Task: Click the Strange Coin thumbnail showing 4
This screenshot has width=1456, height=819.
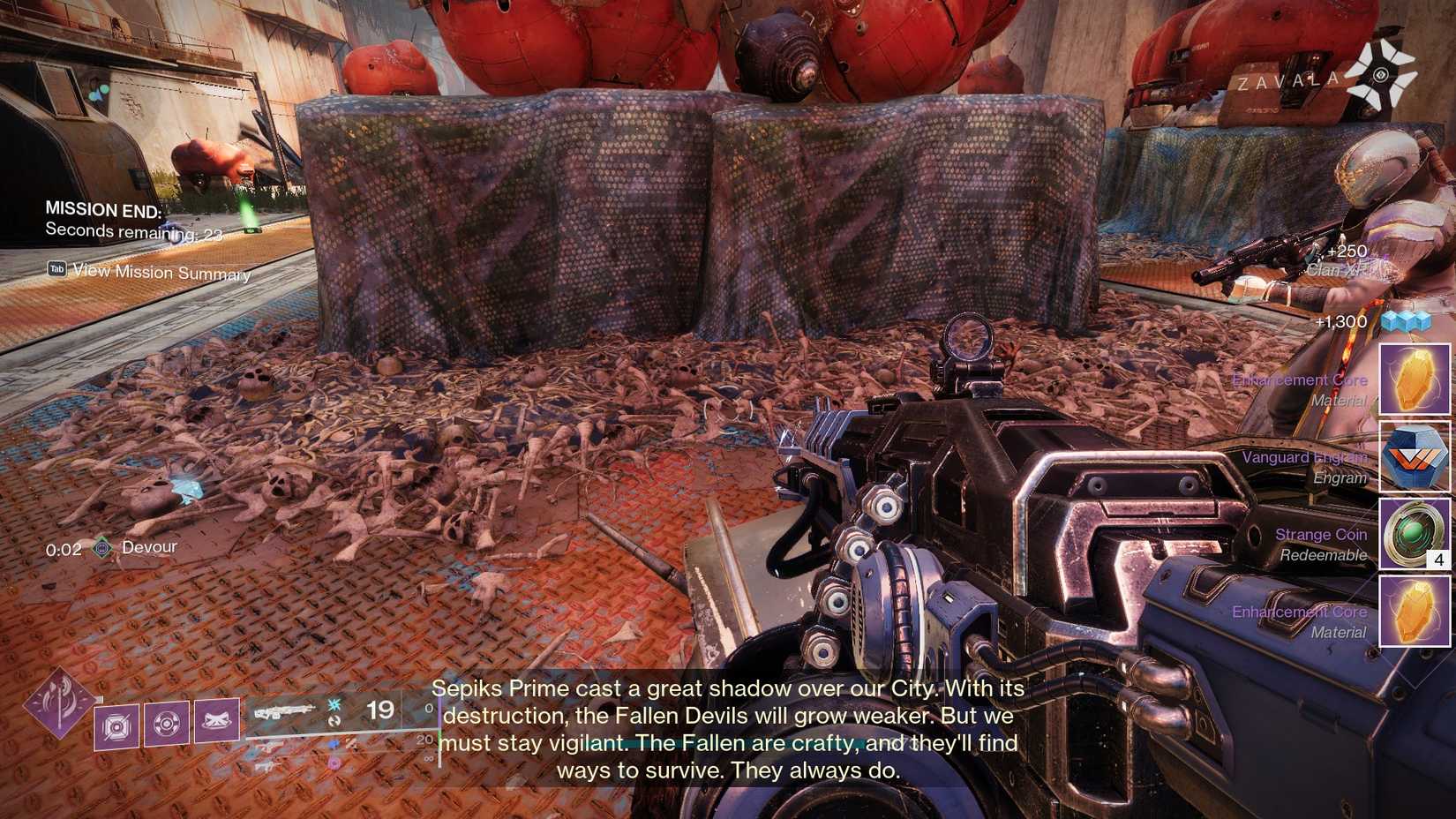Action: 1415,534
